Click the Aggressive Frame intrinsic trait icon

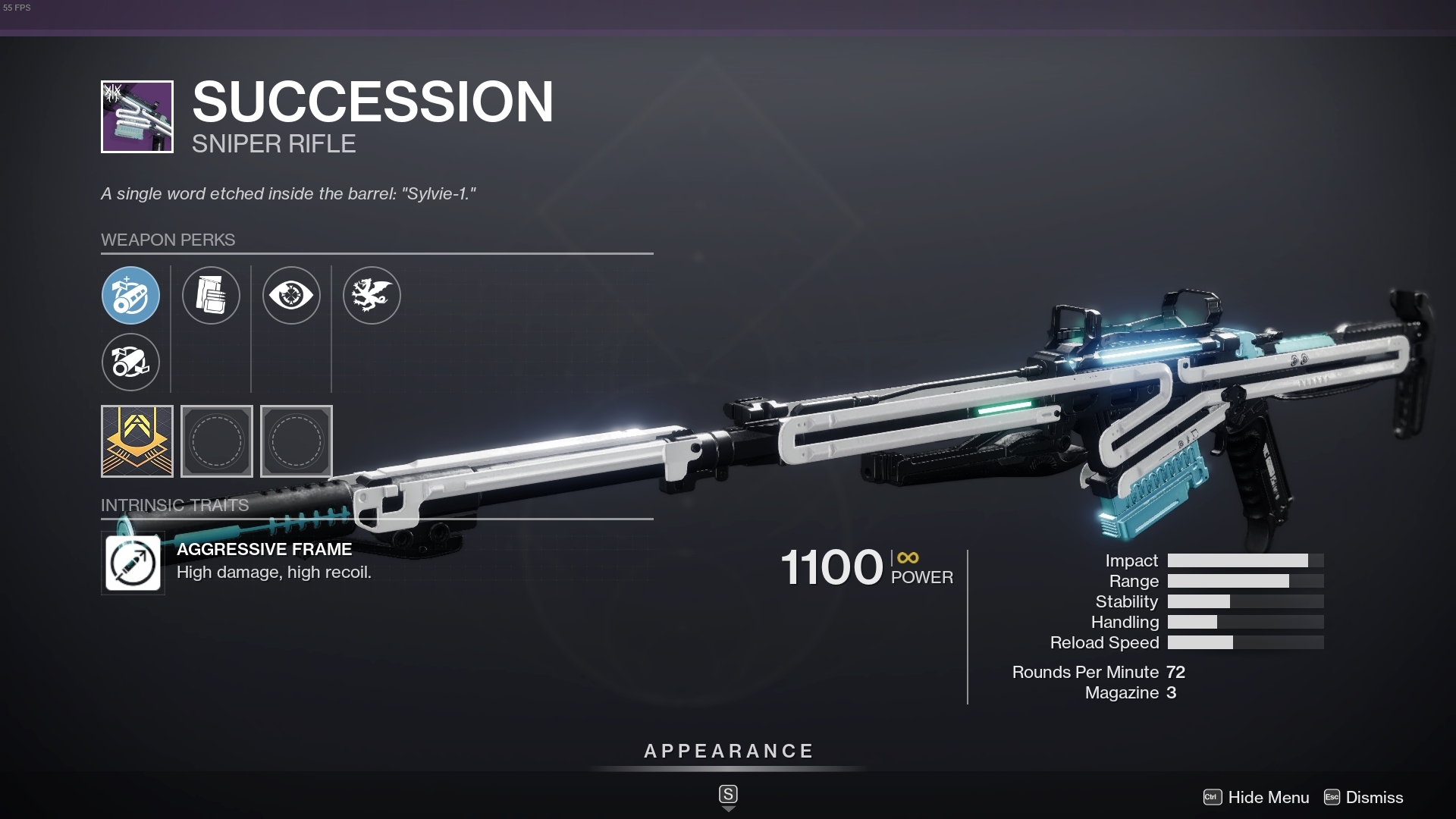133,563
